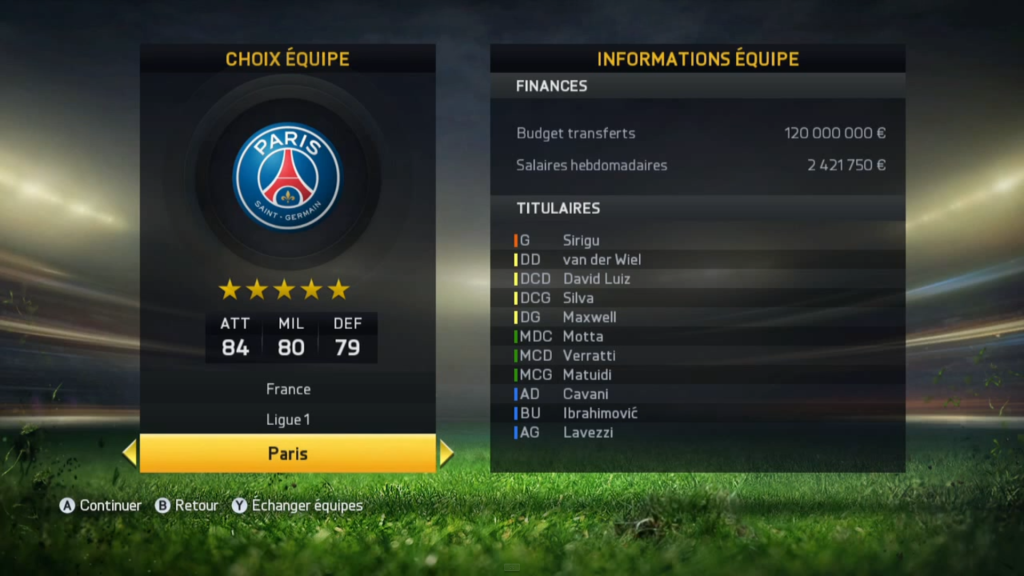
Task: Pick Matuidi from the starting eleven
Action: (x=587, y=375)
